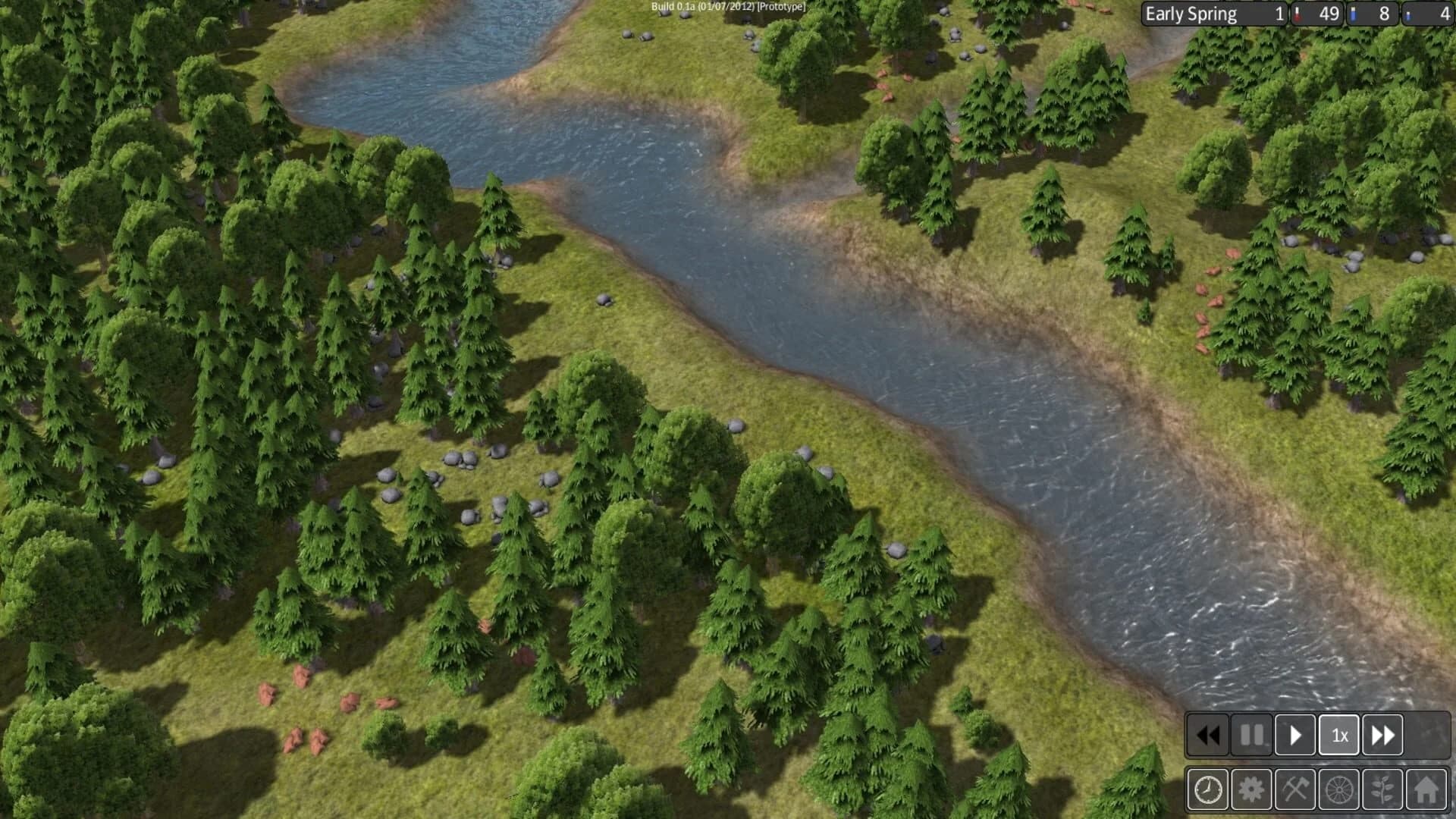
Task: Enable normal playback with the play button
Action: 1296,735
